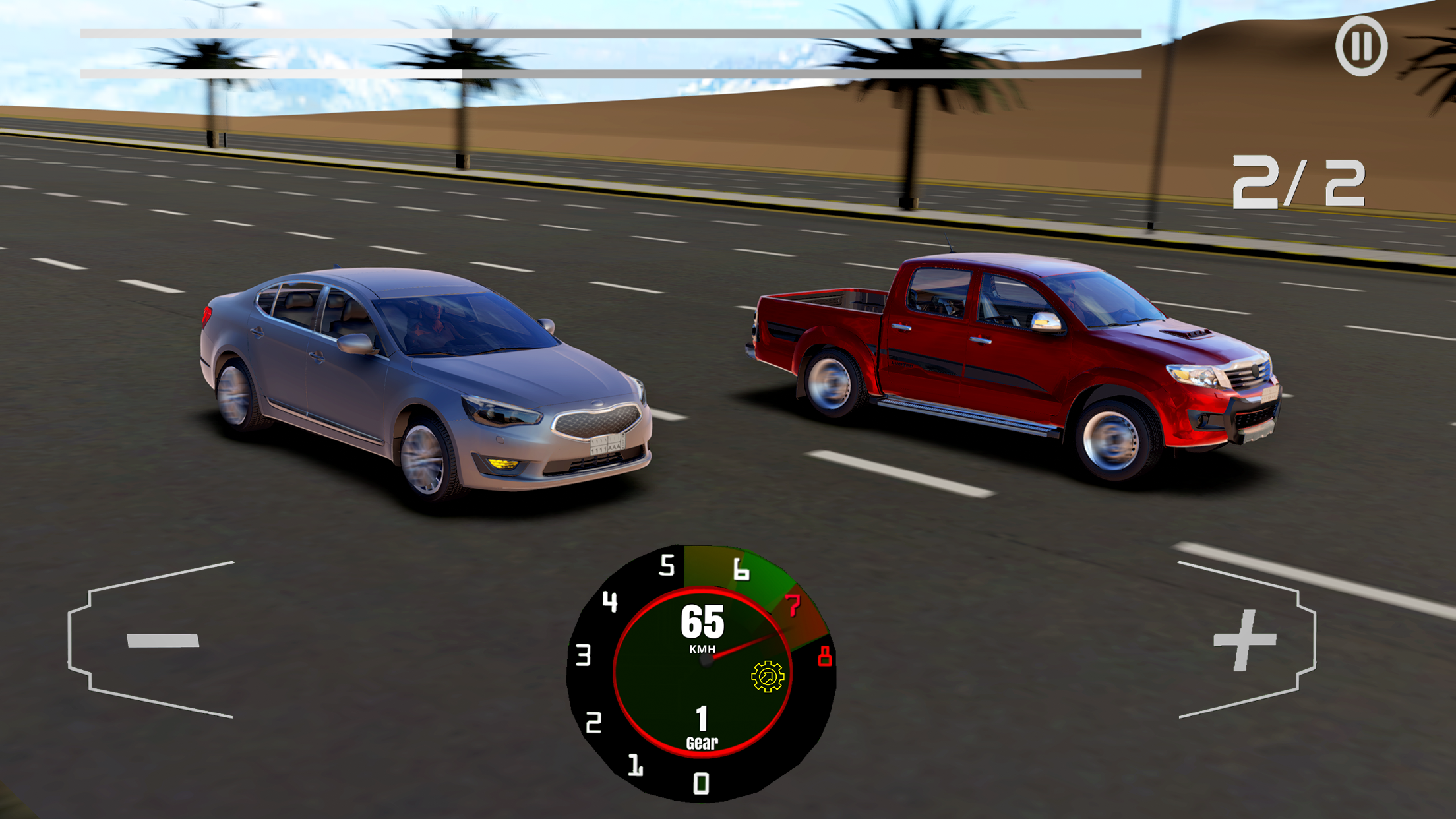1456x819 pixels.
Task: Select the KMH speed readout showing 65
Action: click(702, 623)
